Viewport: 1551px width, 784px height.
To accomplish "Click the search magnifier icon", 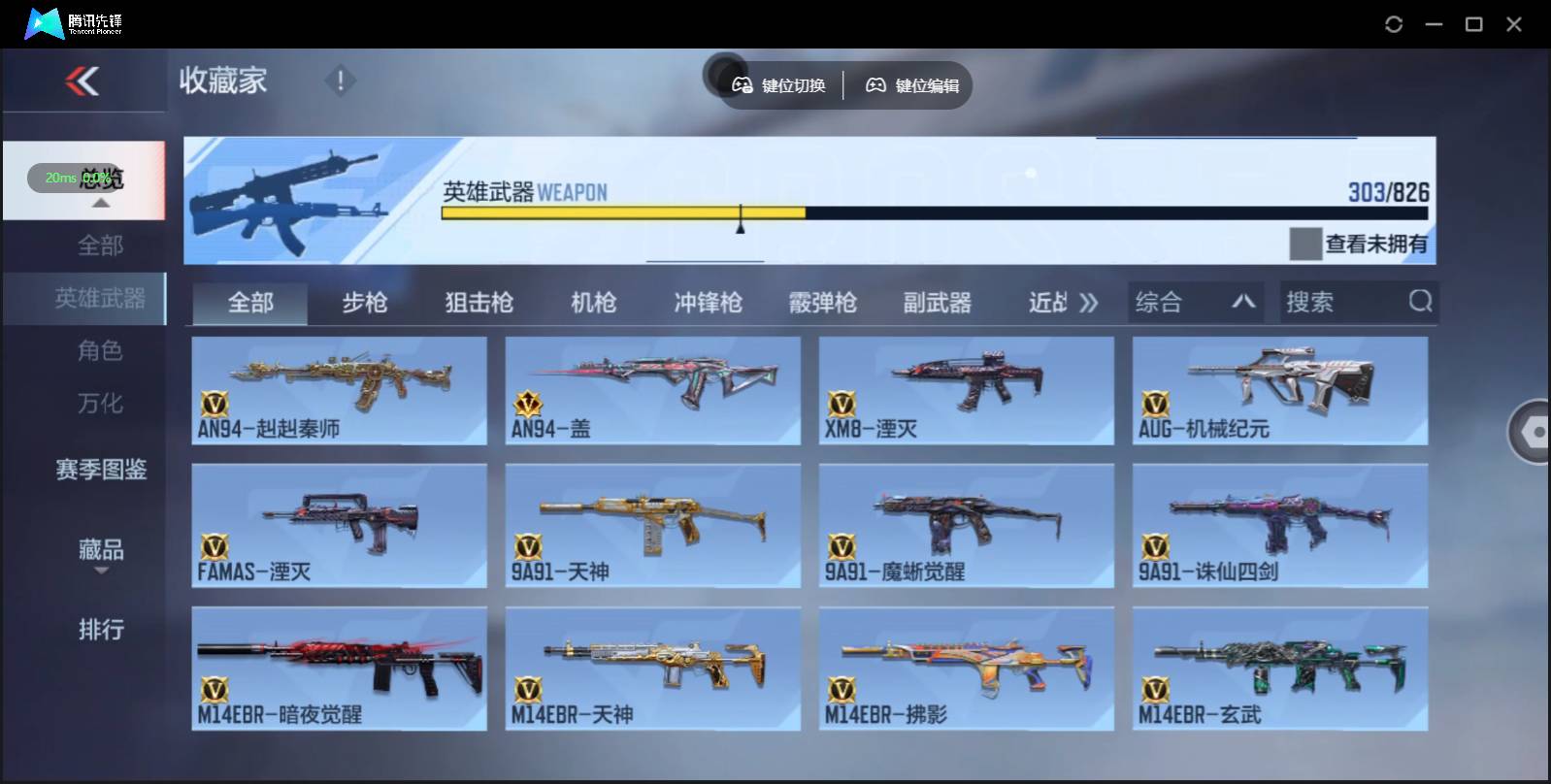I will coord(1421,302).
